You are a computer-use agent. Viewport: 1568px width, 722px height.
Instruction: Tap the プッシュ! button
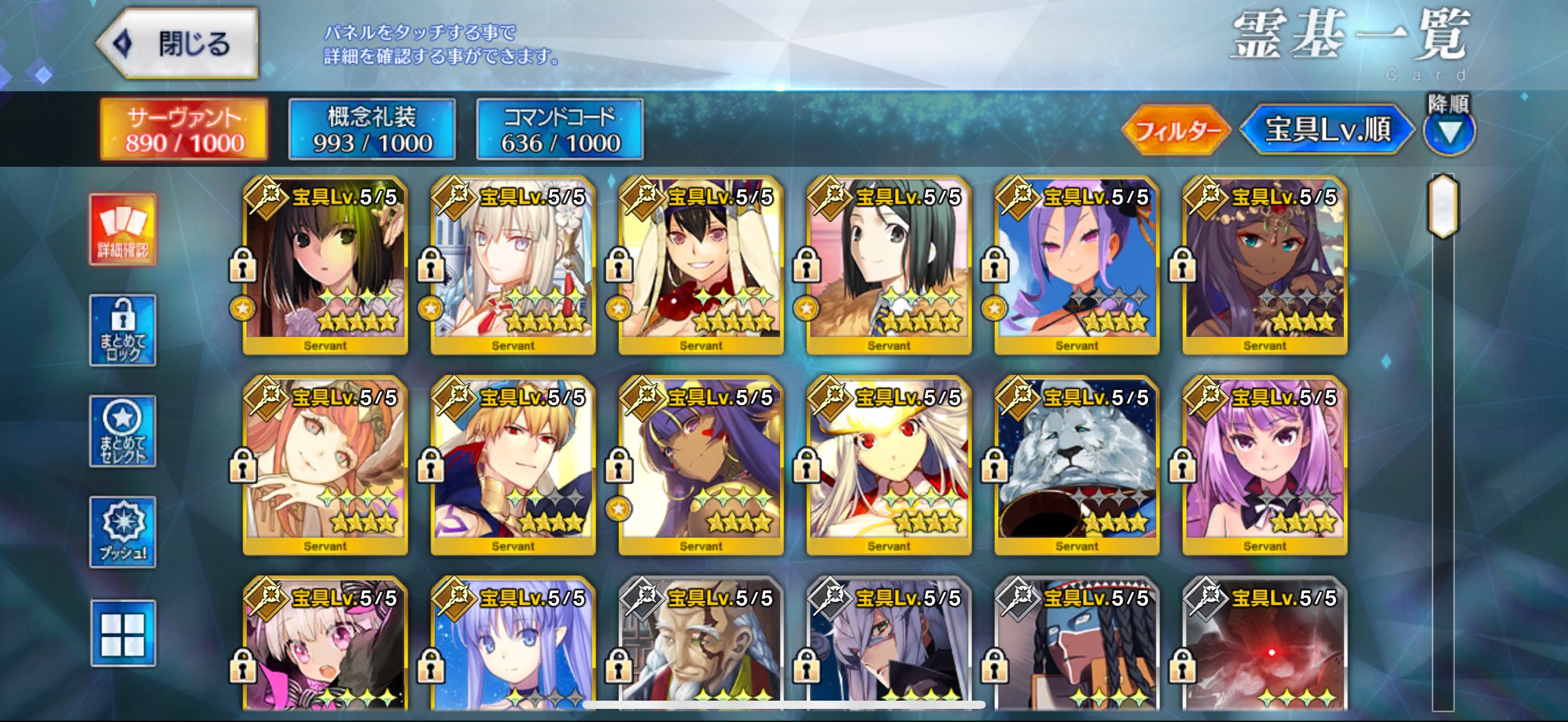click(123, 533)
